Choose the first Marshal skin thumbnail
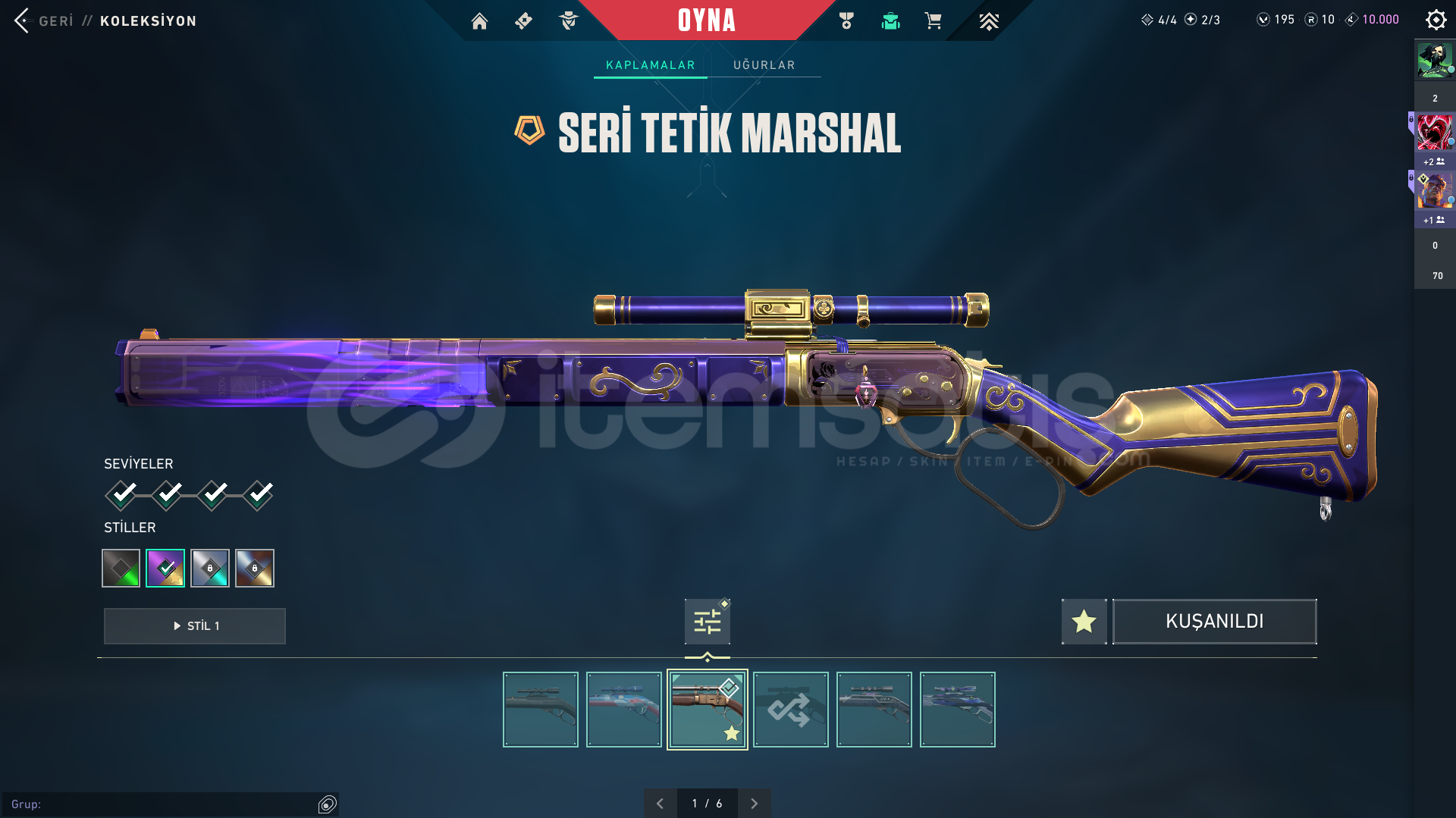 (540, 710)
